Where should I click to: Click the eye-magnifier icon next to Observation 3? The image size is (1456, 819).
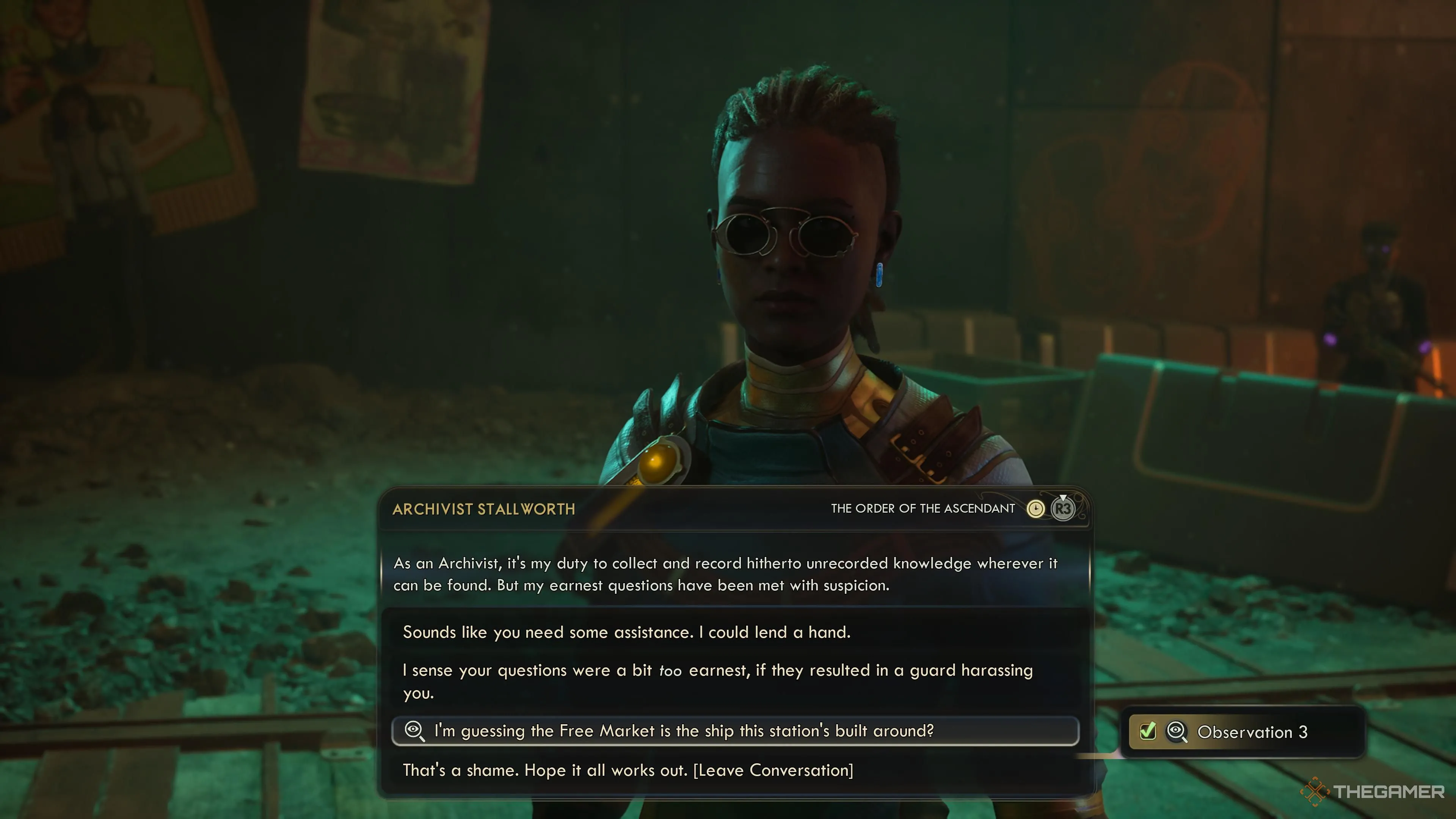point(1177,732)
